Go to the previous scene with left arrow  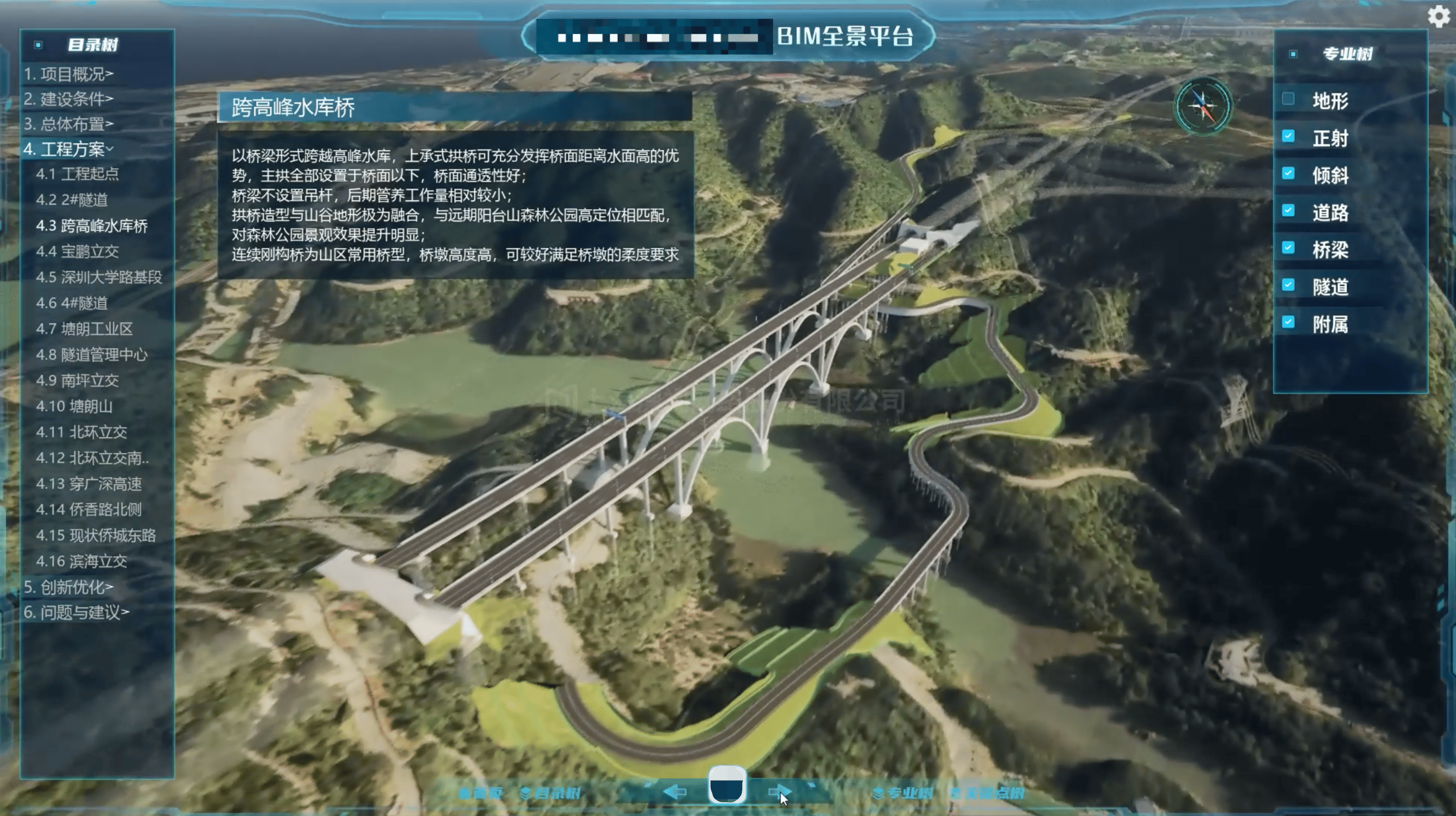pos(675,792)
